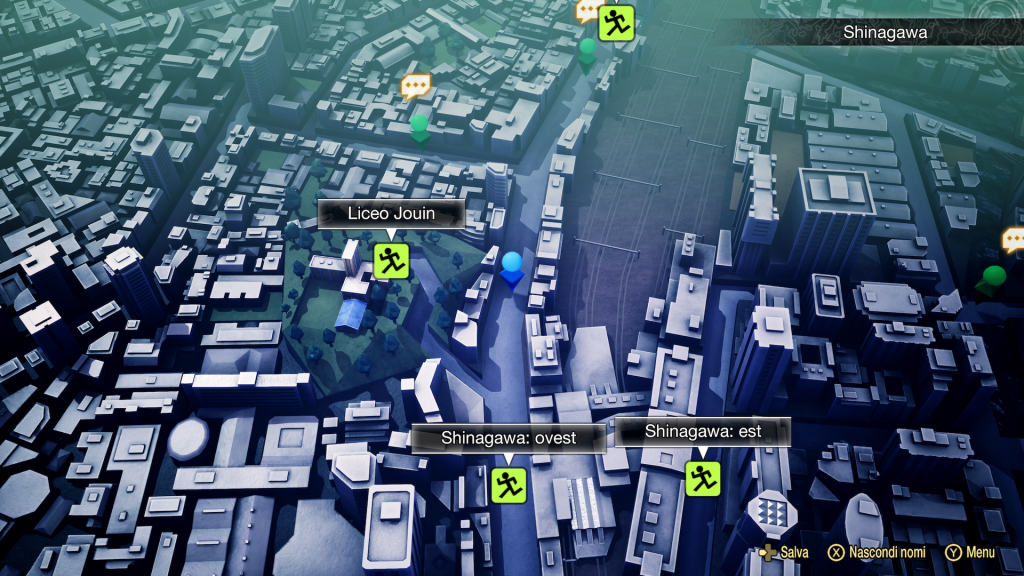1024x576 pixels.
Task: Choose the Shinagawa: ovest running-man icon
Action: pyautogui.click(x=508, y=485)
